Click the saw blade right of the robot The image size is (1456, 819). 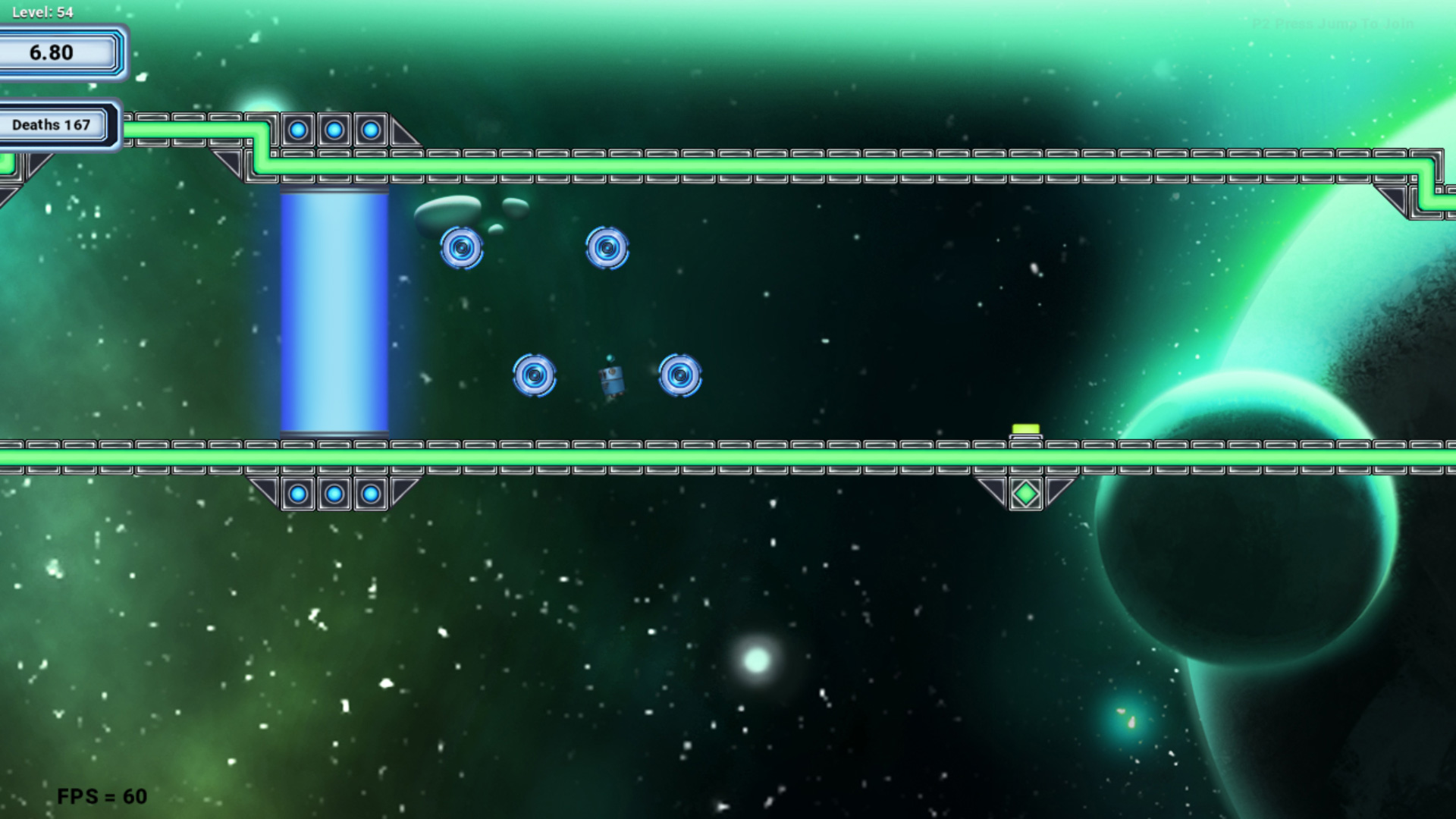pyautogui.click(x=679, y=375)
